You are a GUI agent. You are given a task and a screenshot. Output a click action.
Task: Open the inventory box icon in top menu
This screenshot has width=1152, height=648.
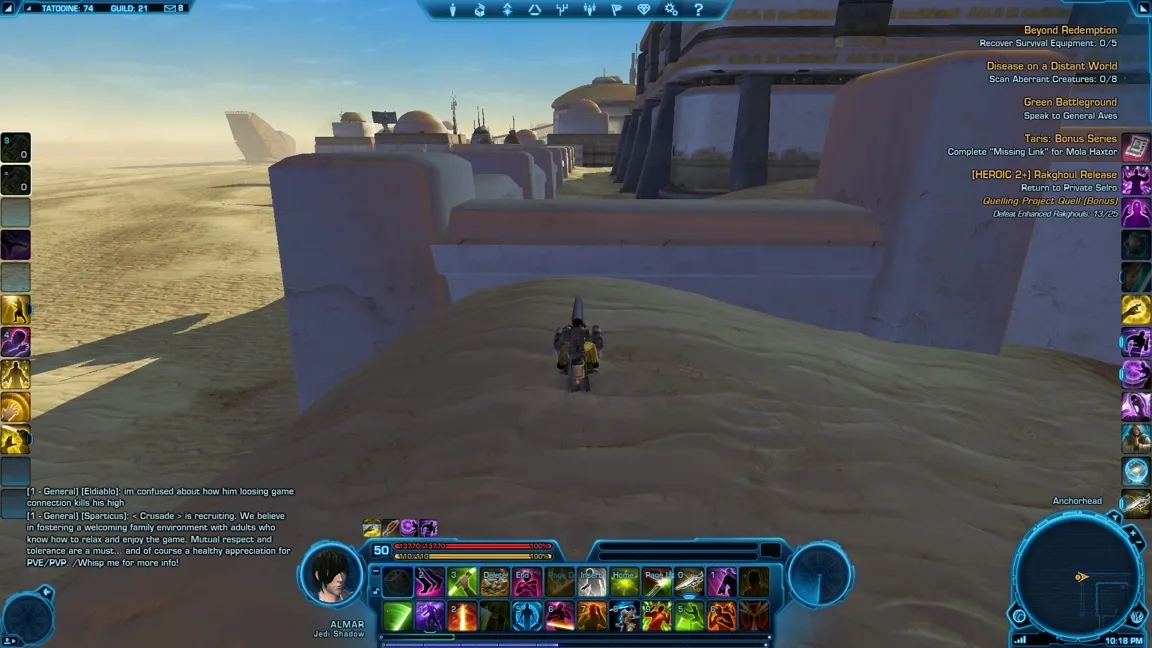click(x=480, y=10)
